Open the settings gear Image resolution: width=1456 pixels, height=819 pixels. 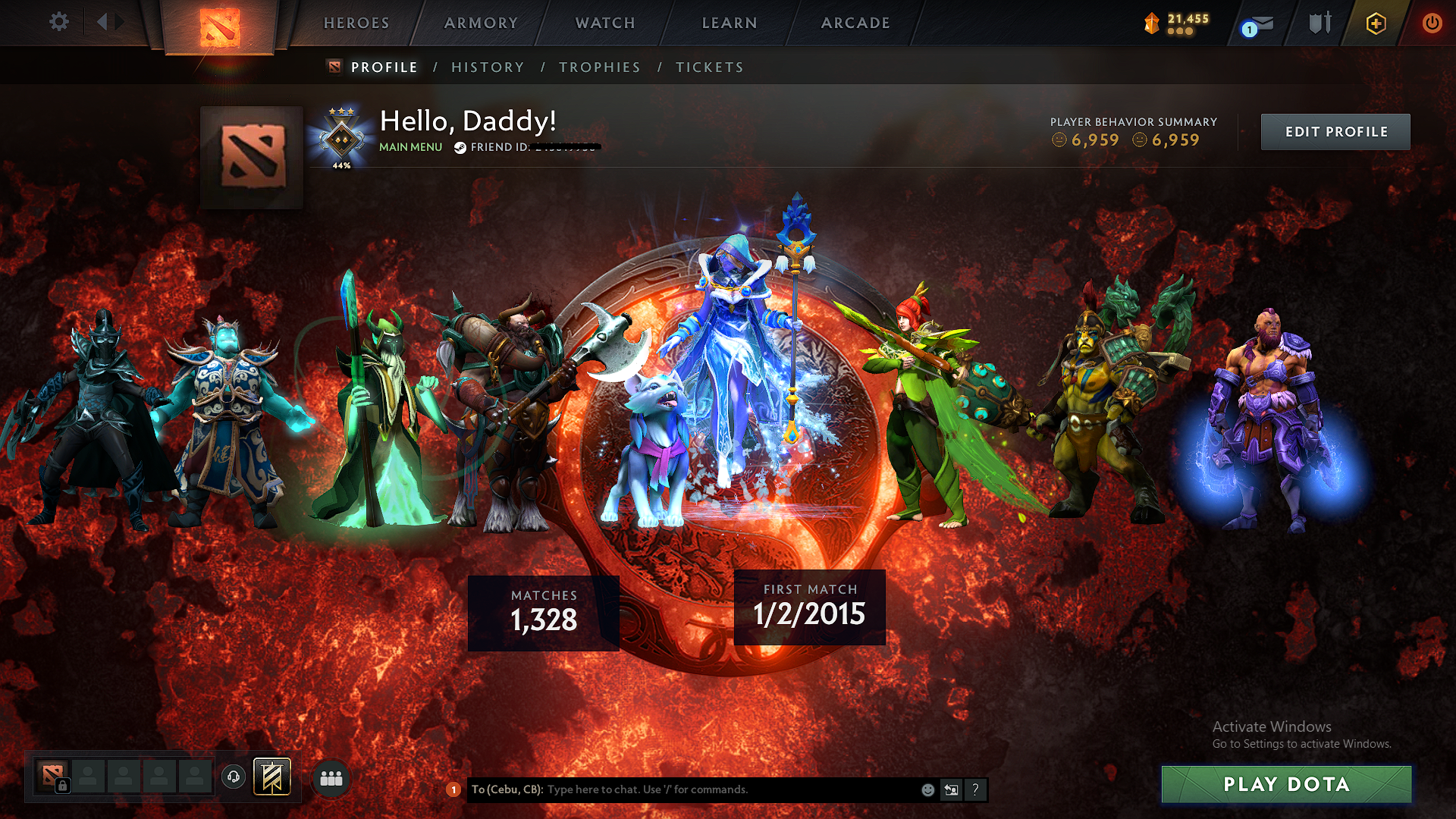coord(58,22)
